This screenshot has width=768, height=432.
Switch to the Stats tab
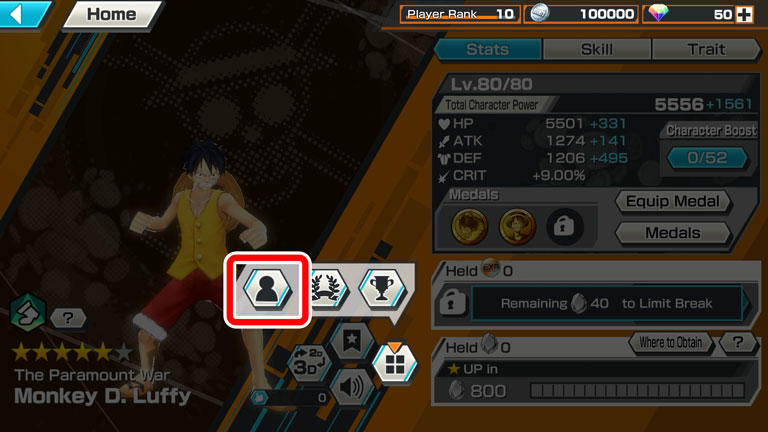point(488,49)
